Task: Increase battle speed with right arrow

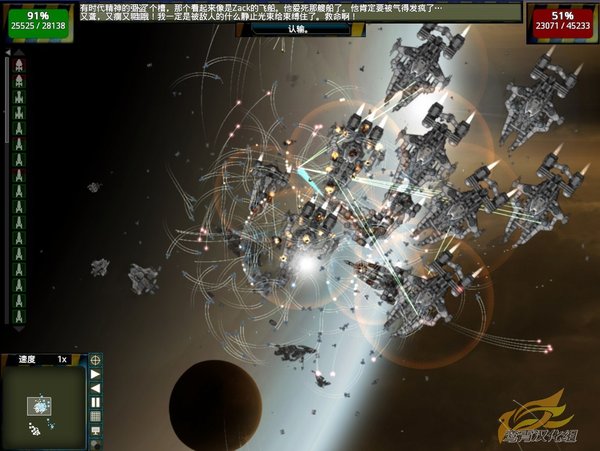Action: pos(96,374)
